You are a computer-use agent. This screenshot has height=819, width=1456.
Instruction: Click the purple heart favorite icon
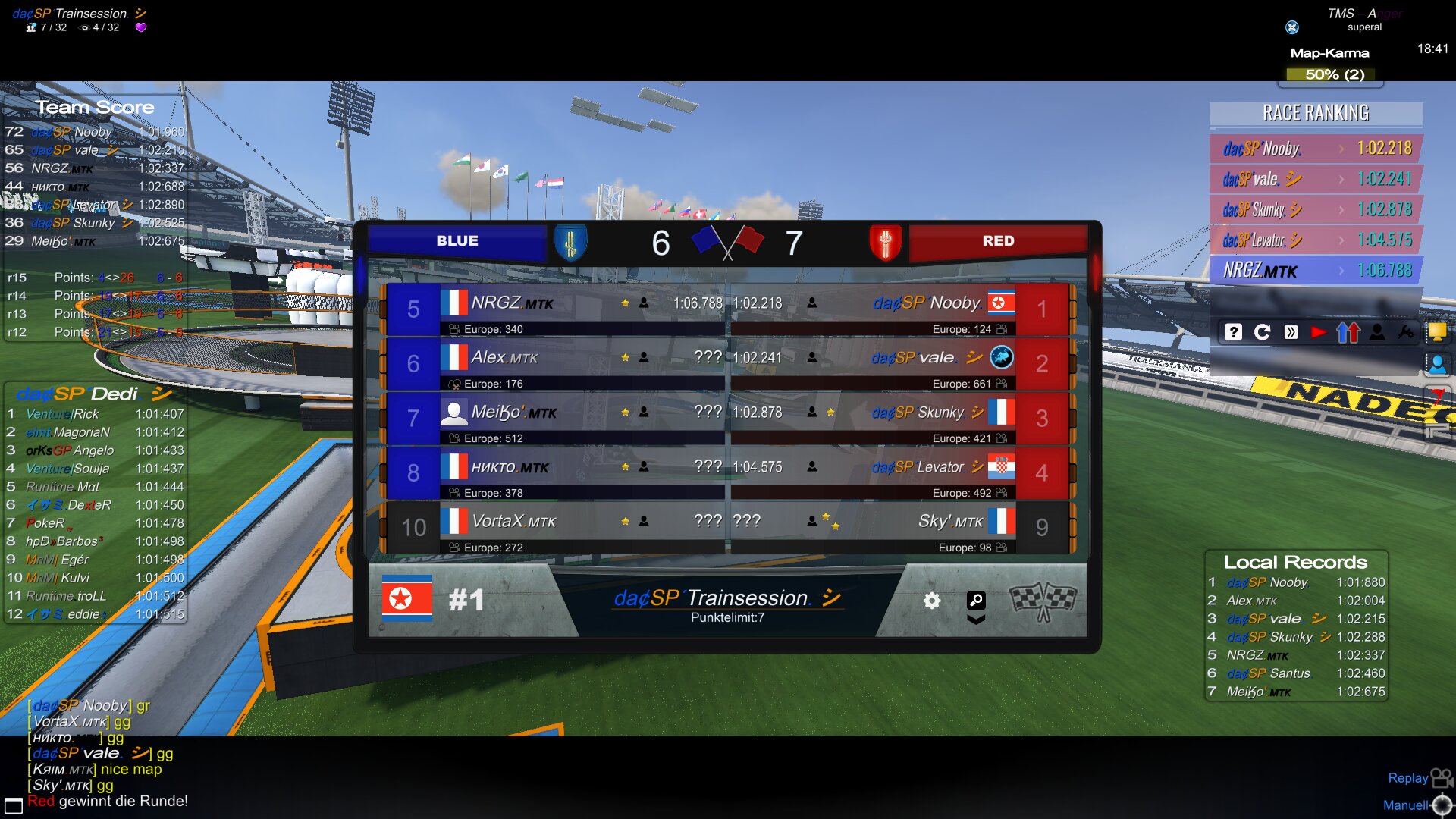click(x=141, y=27)
